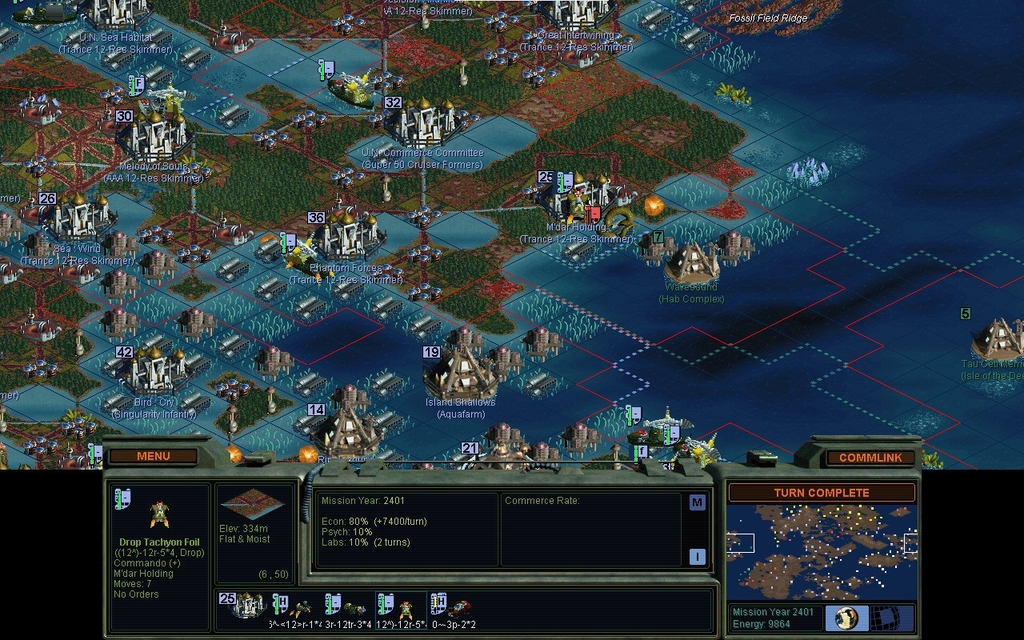Open the Phantom Forces base
This screenshot has height=640, width=1024.
point(345,237)
